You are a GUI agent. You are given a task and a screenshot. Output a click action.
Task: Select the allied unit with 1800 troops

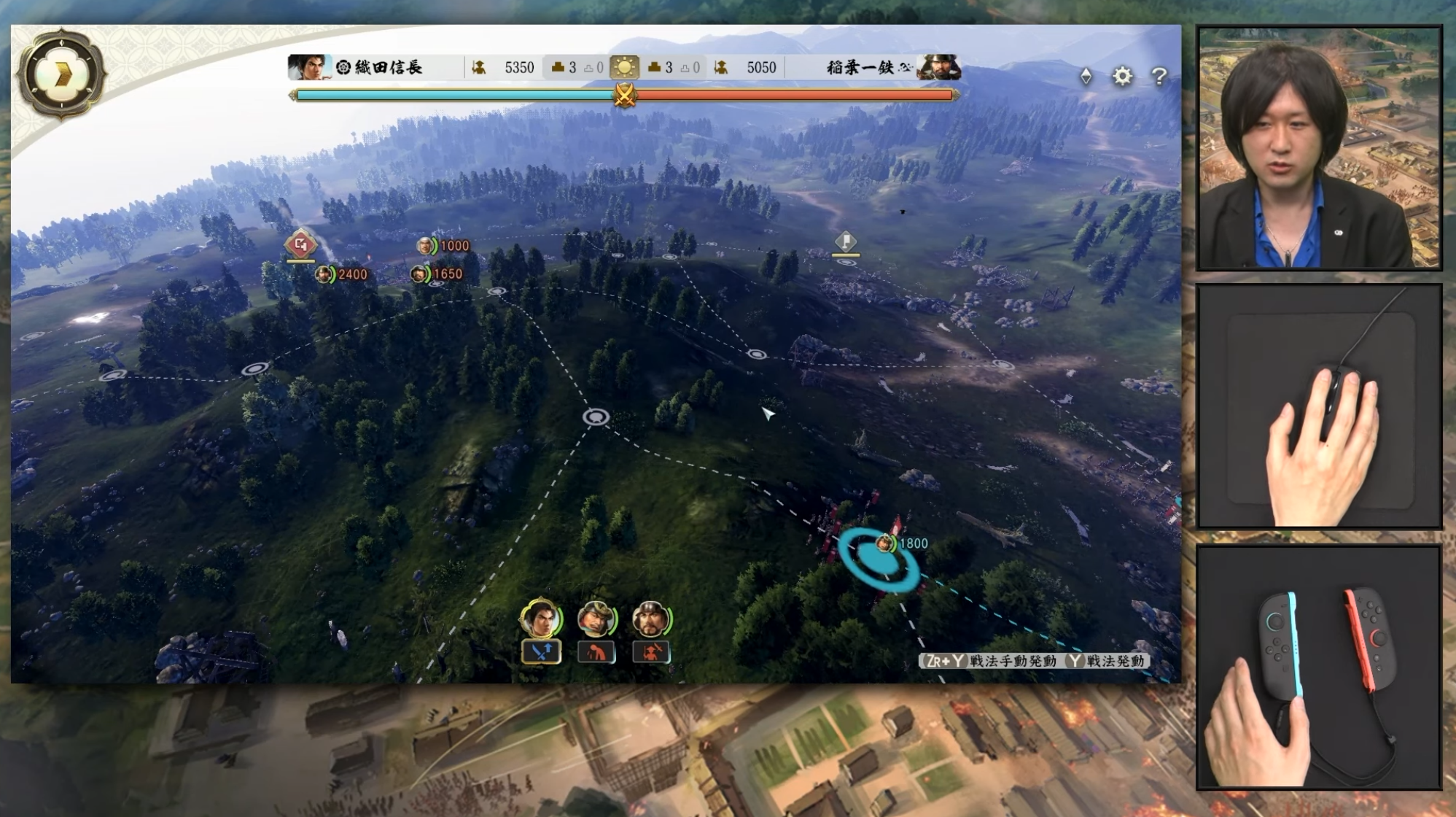(x=884, y=543)
